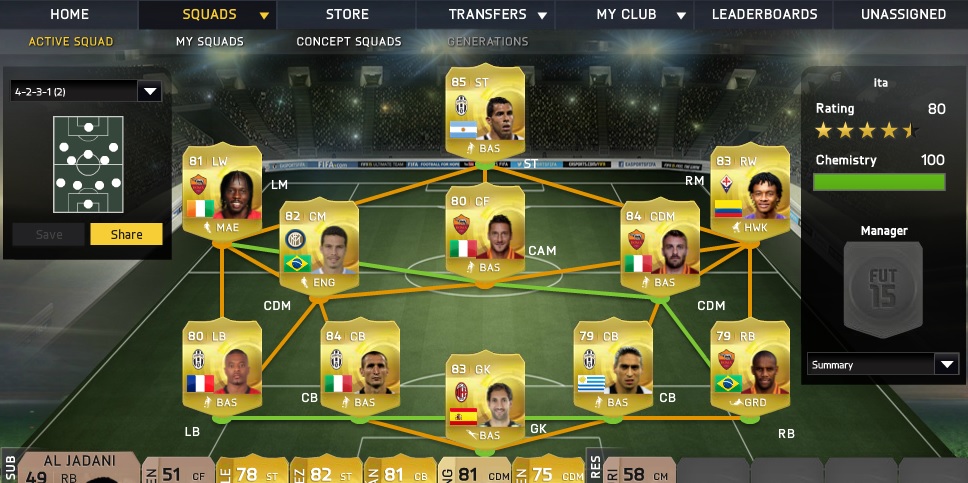Switch to the Concept Squads tab
The height and width of the screenshot is (483, 968).
349,42
